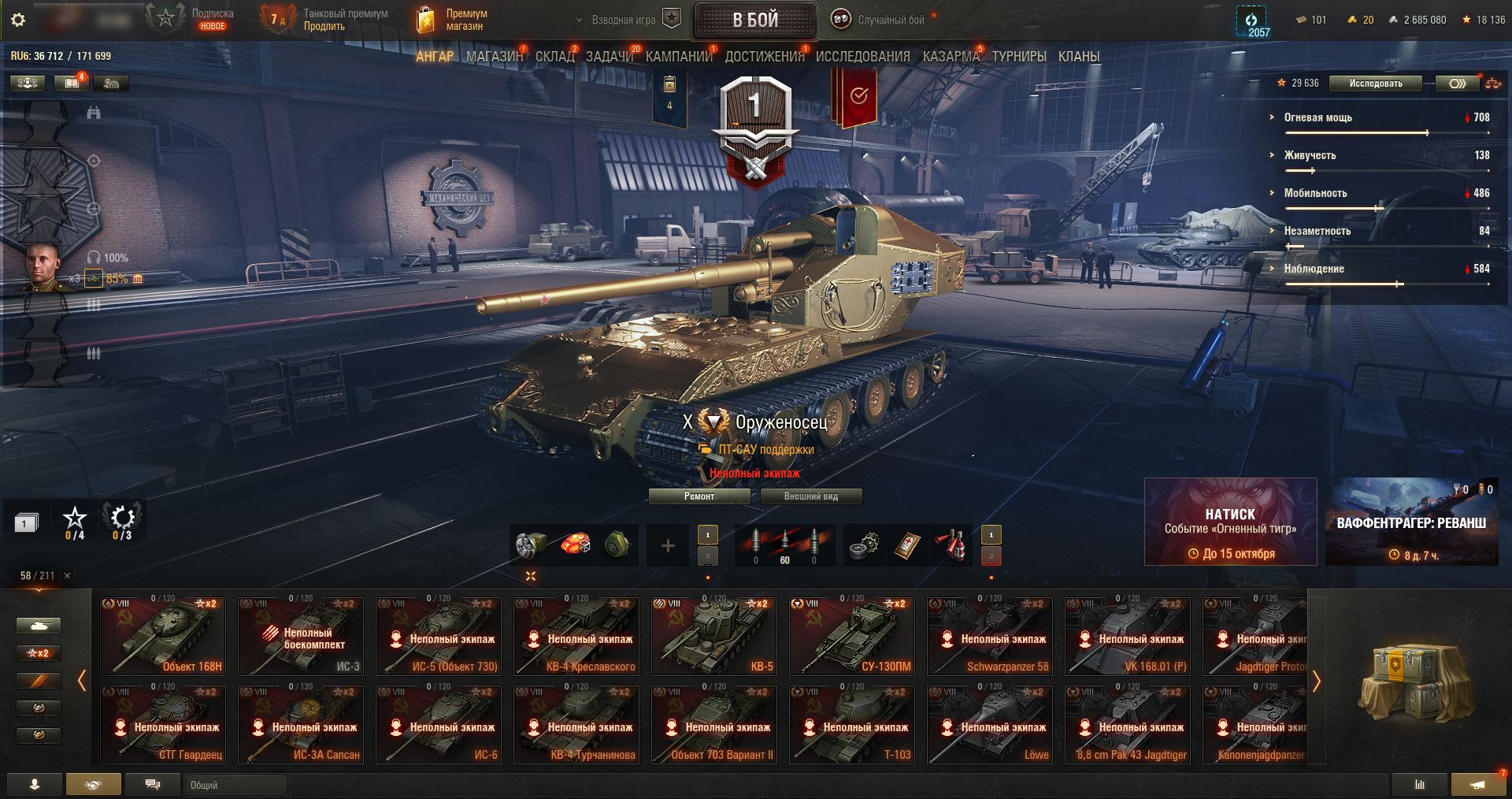
Task: Select the Объект 168Н tank card
Action: [x=163, y=637]
